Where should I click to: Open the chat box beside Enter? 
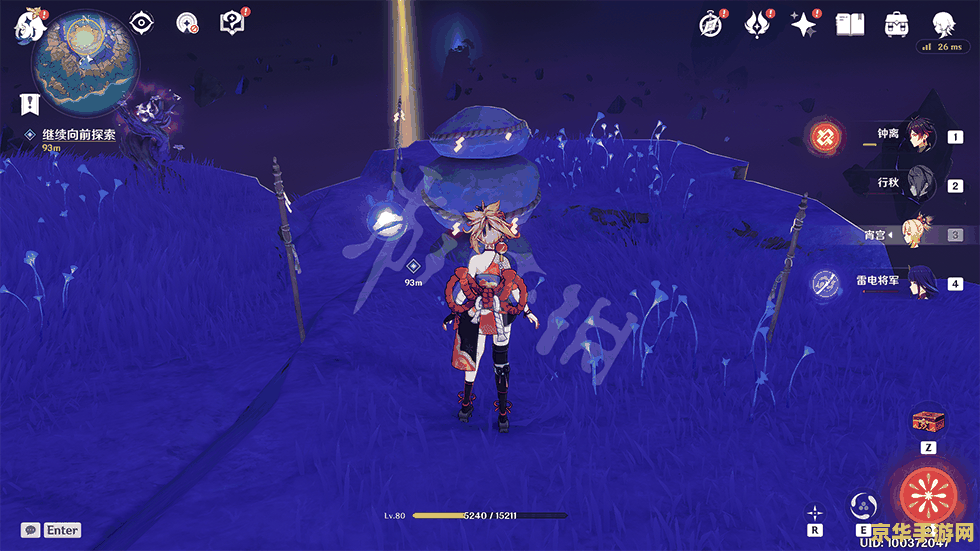click(31, 530)
